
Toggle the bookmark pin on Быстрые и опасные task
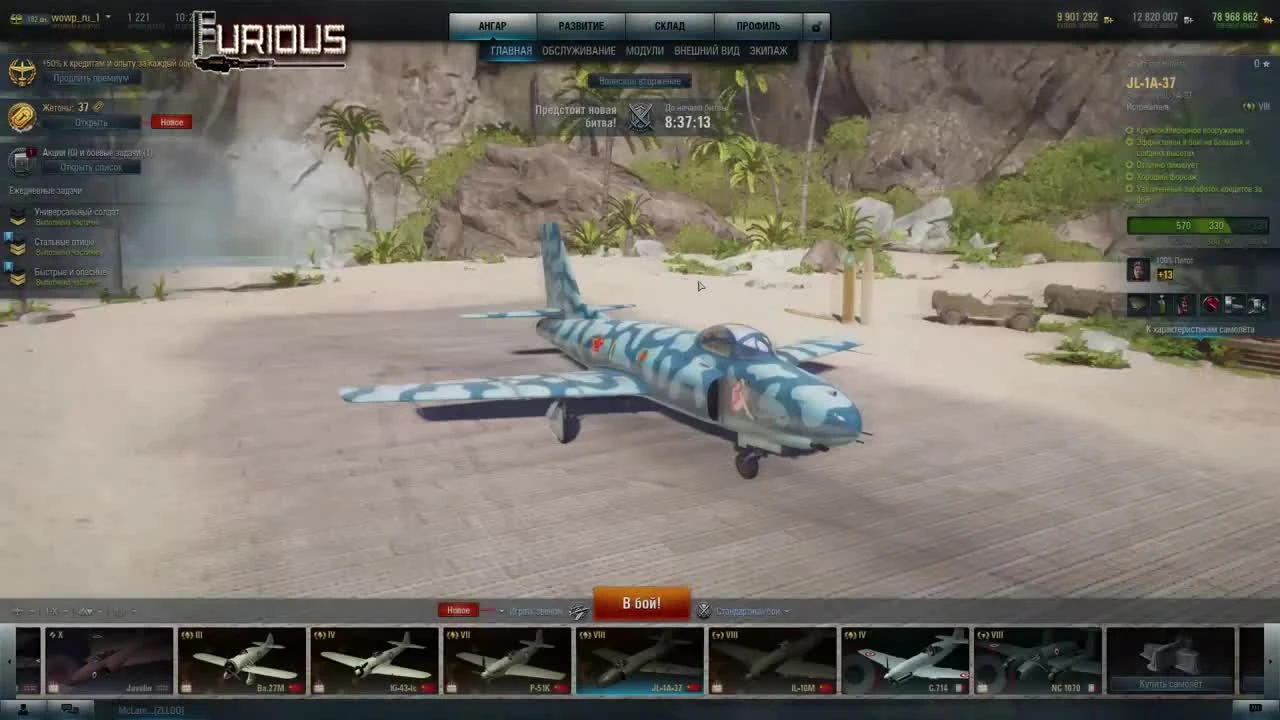(8, 266)
